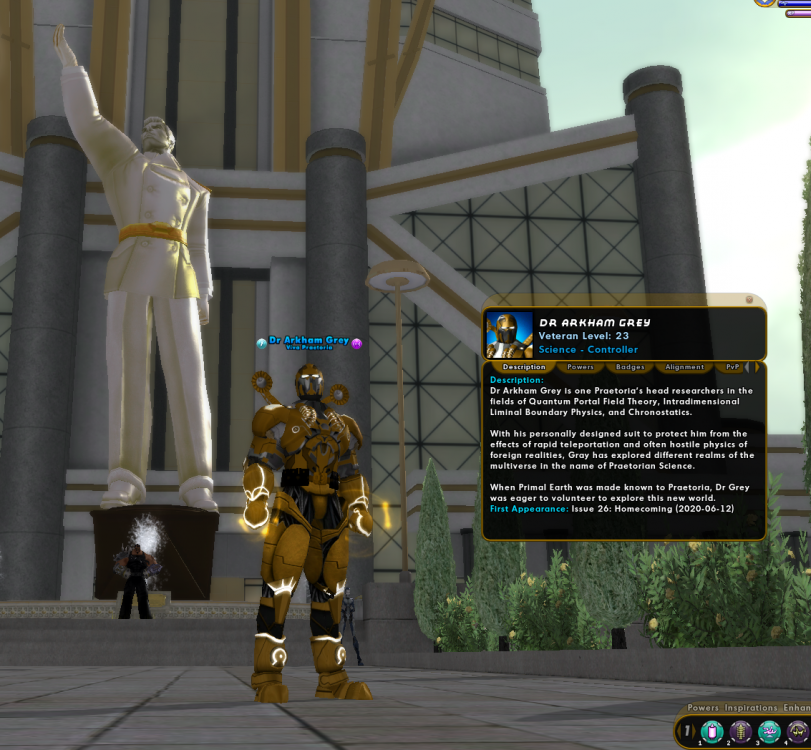Use the teal flying figure power in slot 3
Image resolution: width=811 pixels, height=750 pixels.
769,732
